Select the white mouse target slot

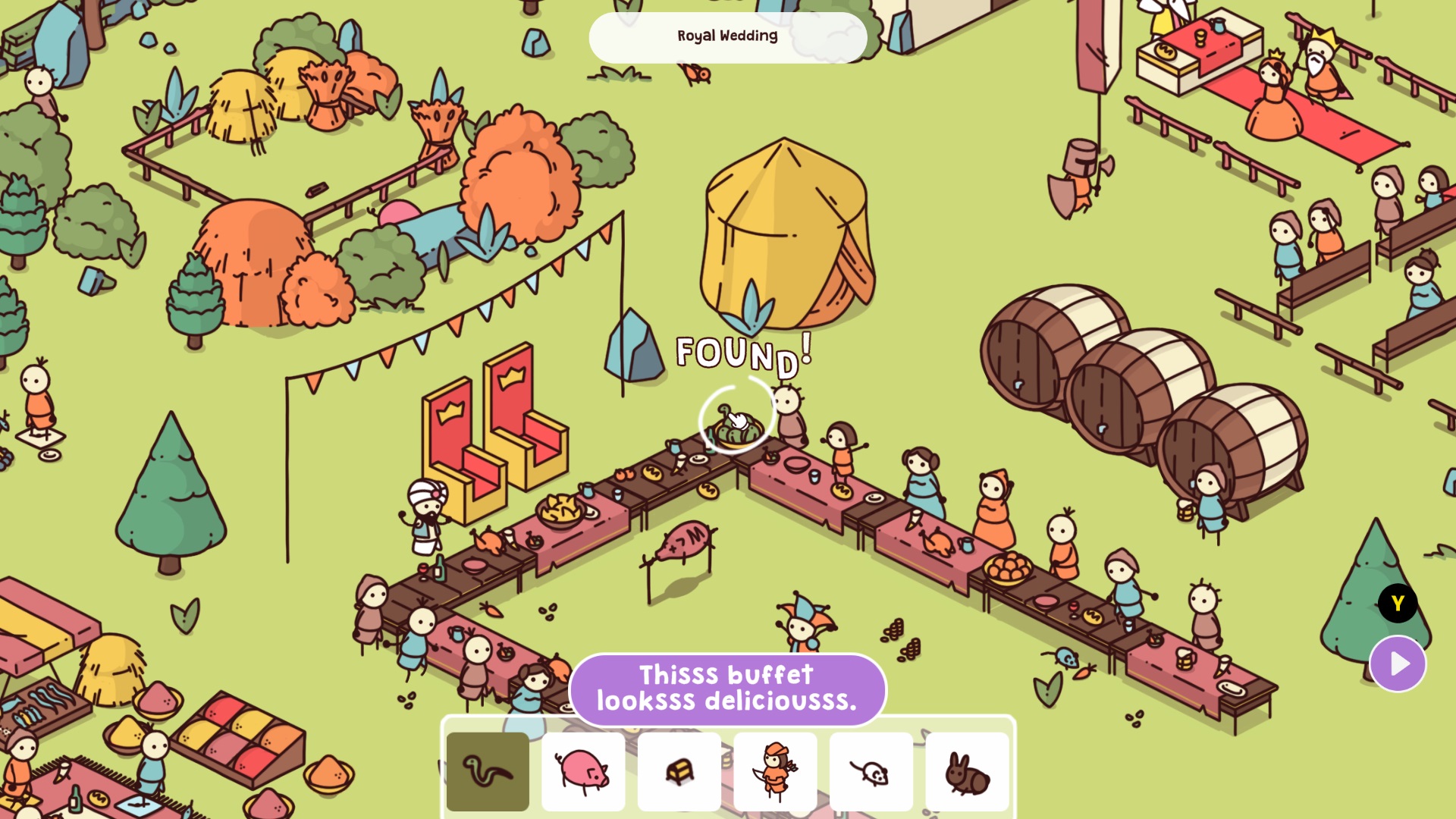(x=871, y=771)
